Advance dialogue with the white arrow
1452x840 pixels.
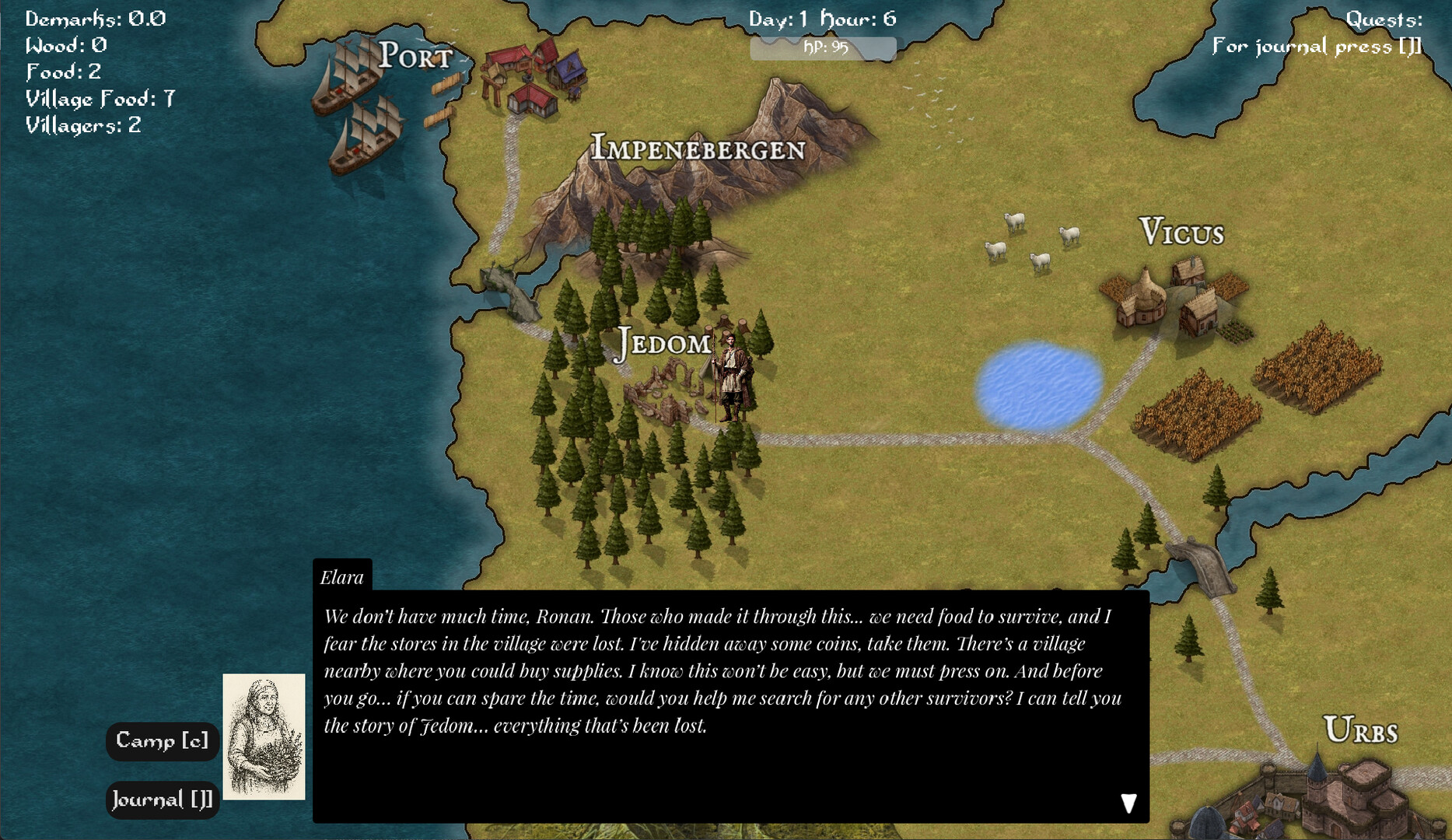[1128, 803]
